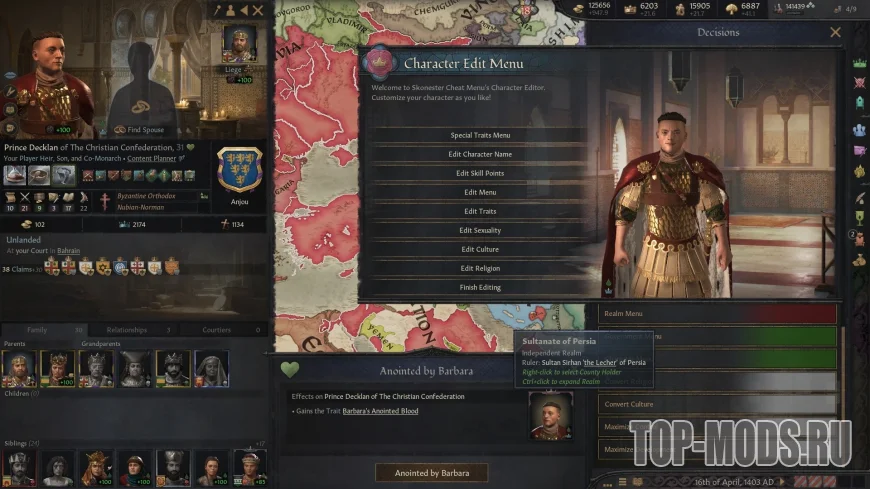
Task: Select the Liege portrait
Action: pyautogui.click(x=239, y=45)
